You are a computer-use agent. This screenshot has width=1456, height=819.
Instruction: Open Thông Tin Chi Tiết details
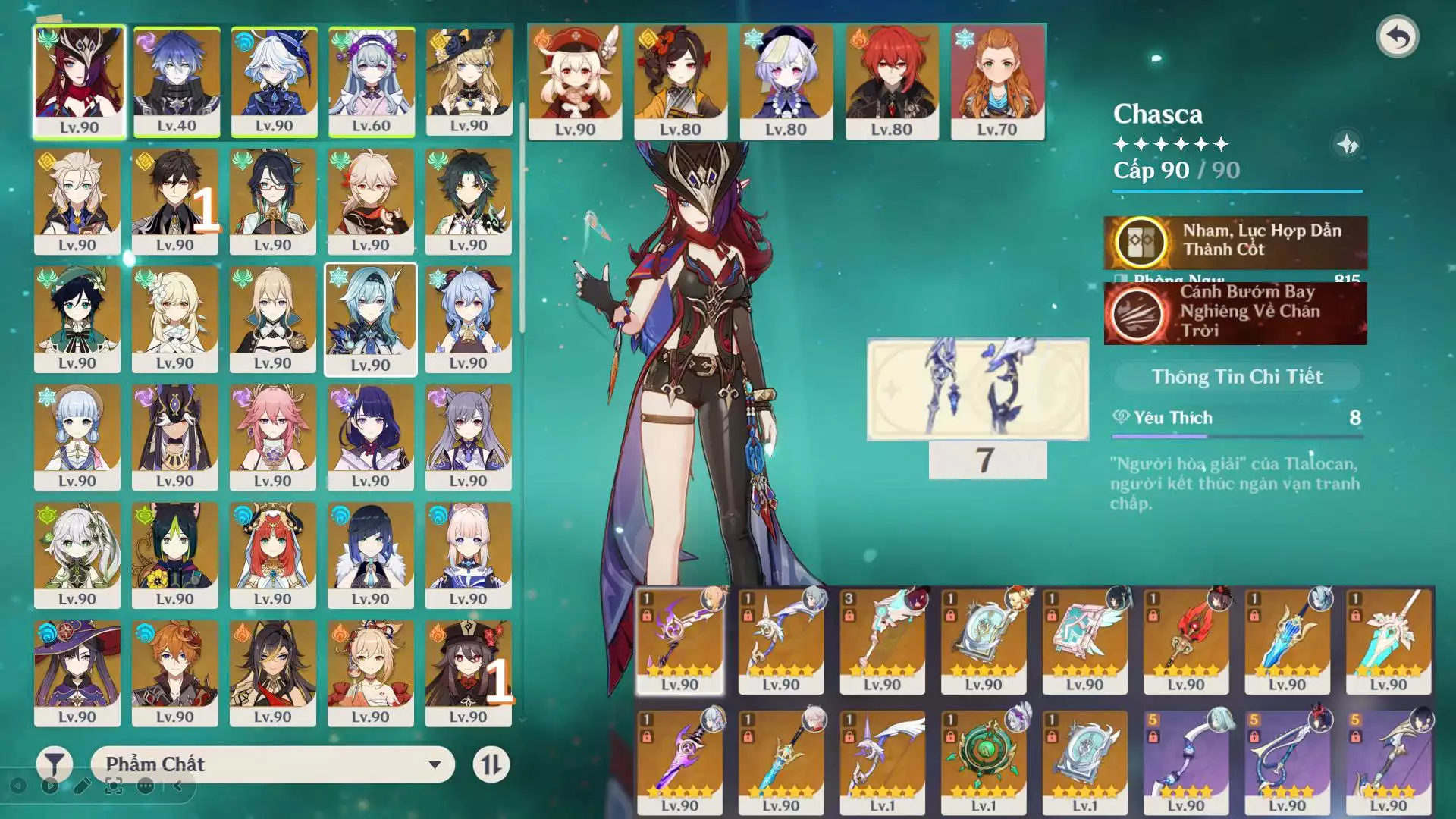1237,377
